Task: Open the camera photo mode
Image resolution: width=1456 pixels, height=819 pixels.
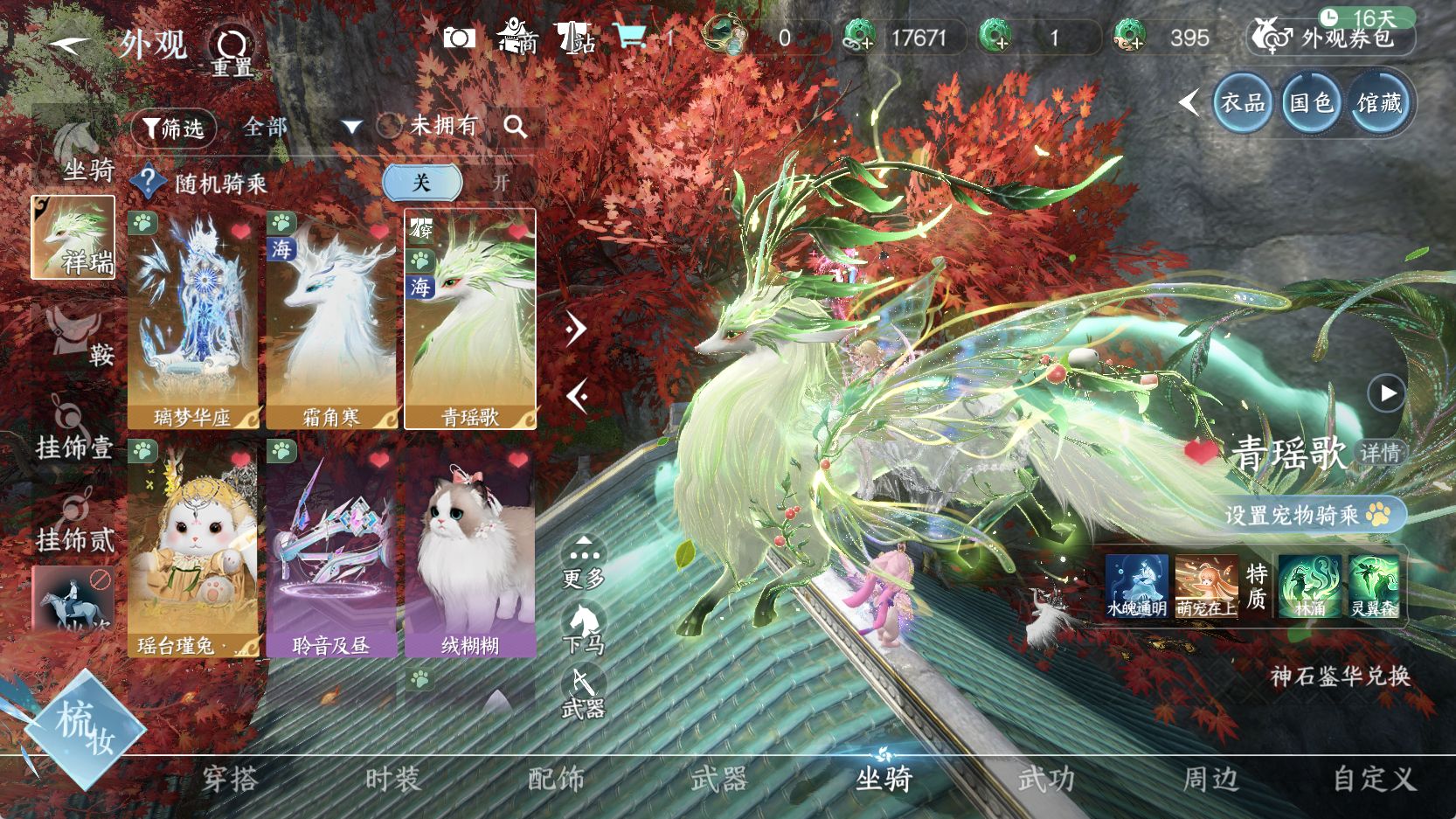Action: 459,38
